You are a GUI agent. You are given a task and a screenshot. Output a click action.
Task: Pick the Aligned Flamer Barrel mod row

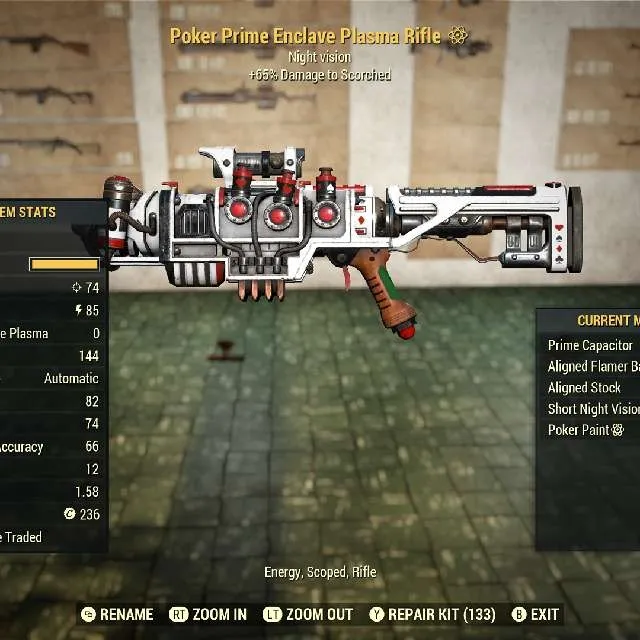coord(594,367)
